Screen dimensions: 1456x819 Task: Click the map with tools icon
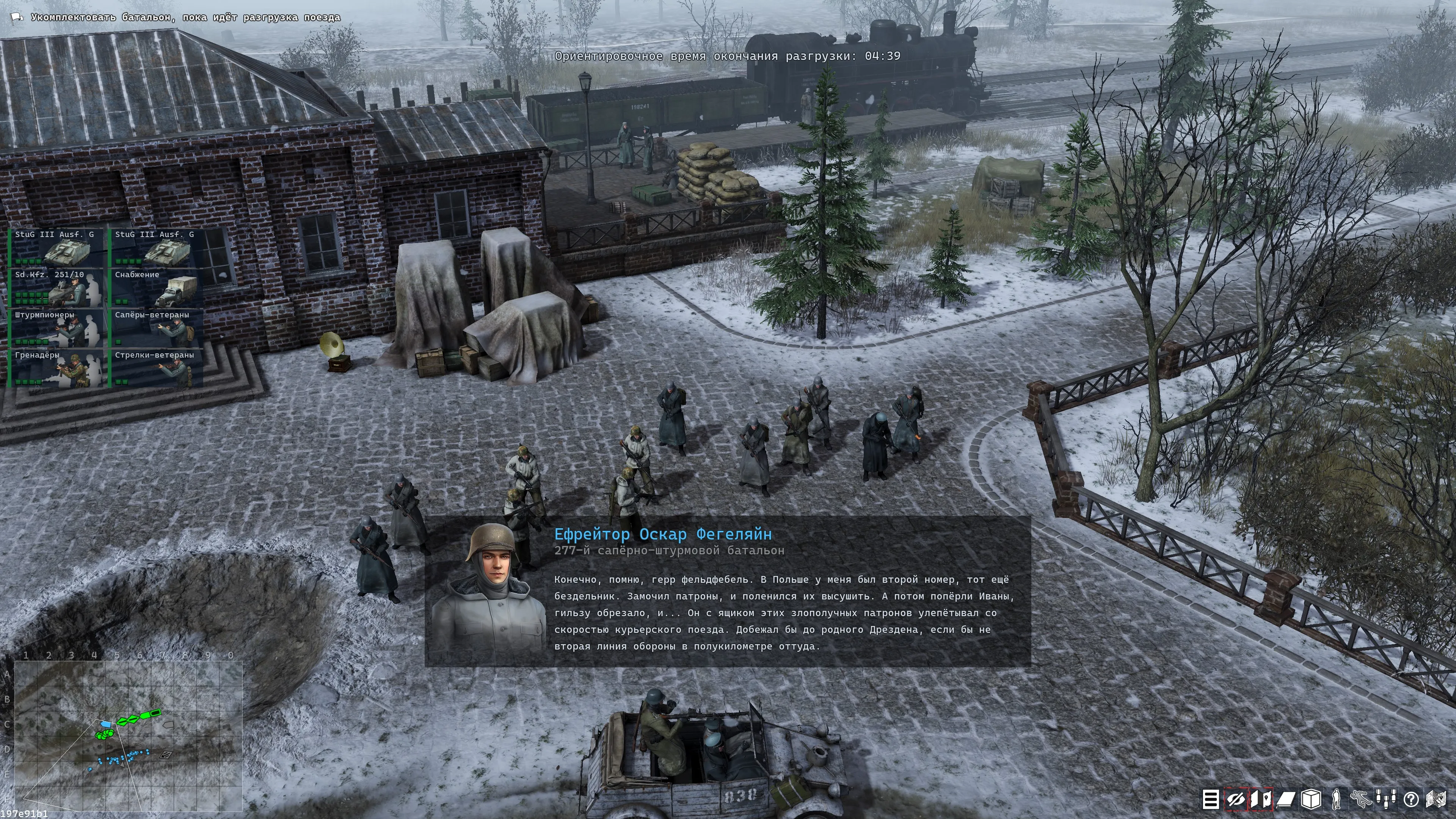coord(1436,800)
